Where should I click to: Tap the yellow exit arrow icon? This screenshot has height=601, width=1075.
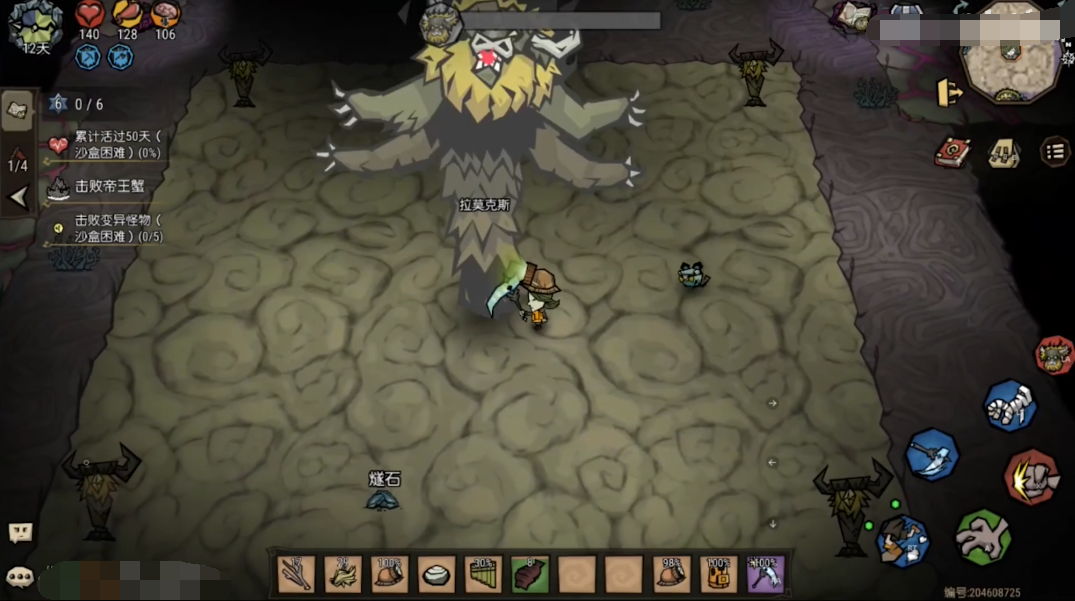(948, 93)
